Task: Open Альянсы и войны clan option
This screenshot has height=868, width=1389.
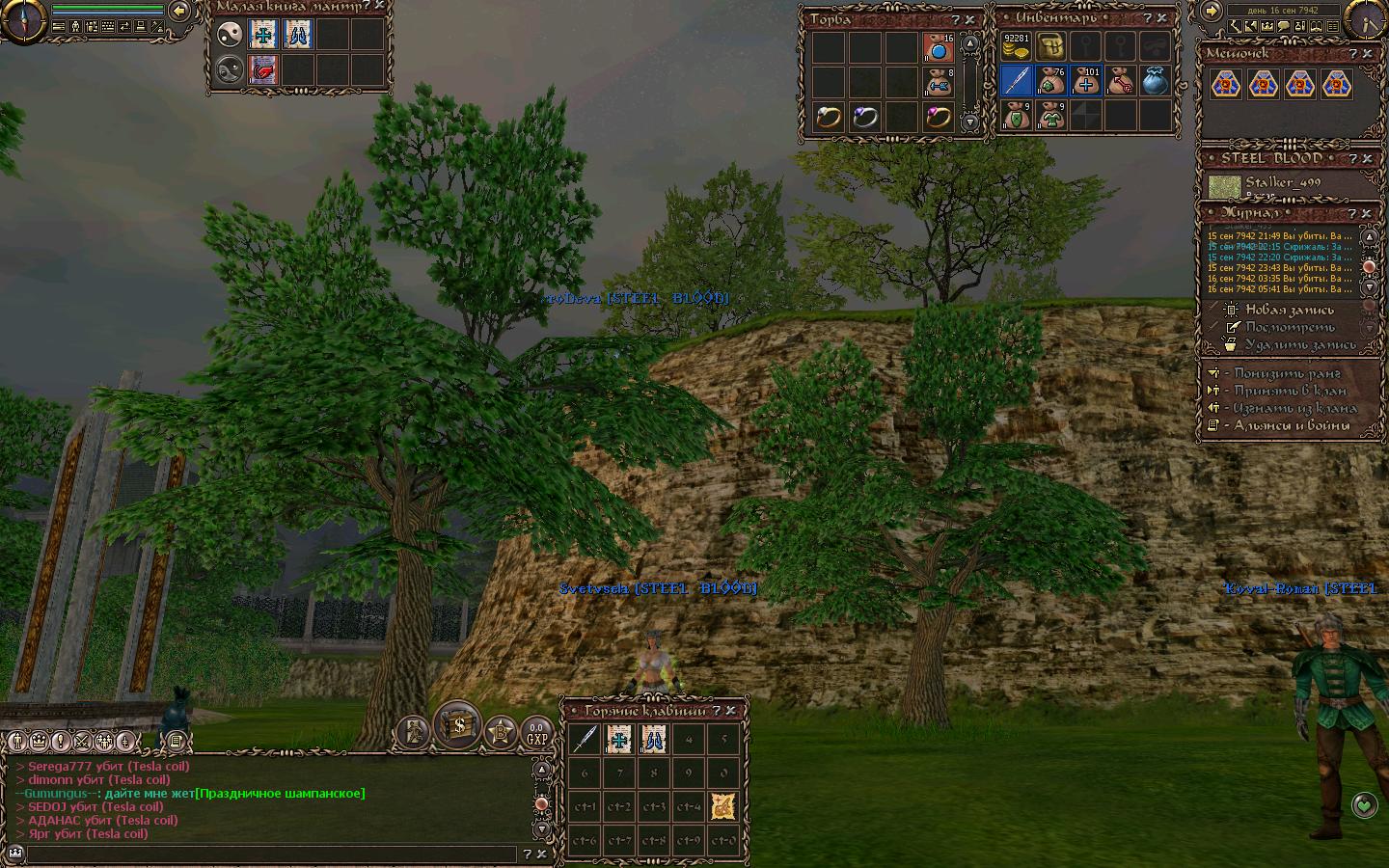Action: [1292, 425]
